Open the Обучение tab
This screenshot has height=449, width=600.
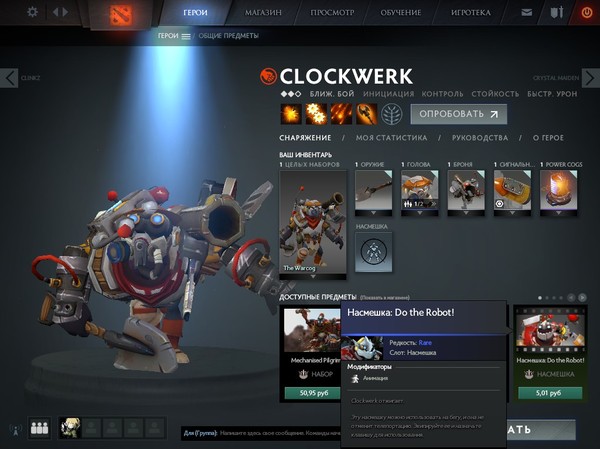pyautogui.click(x=402, y=13)
